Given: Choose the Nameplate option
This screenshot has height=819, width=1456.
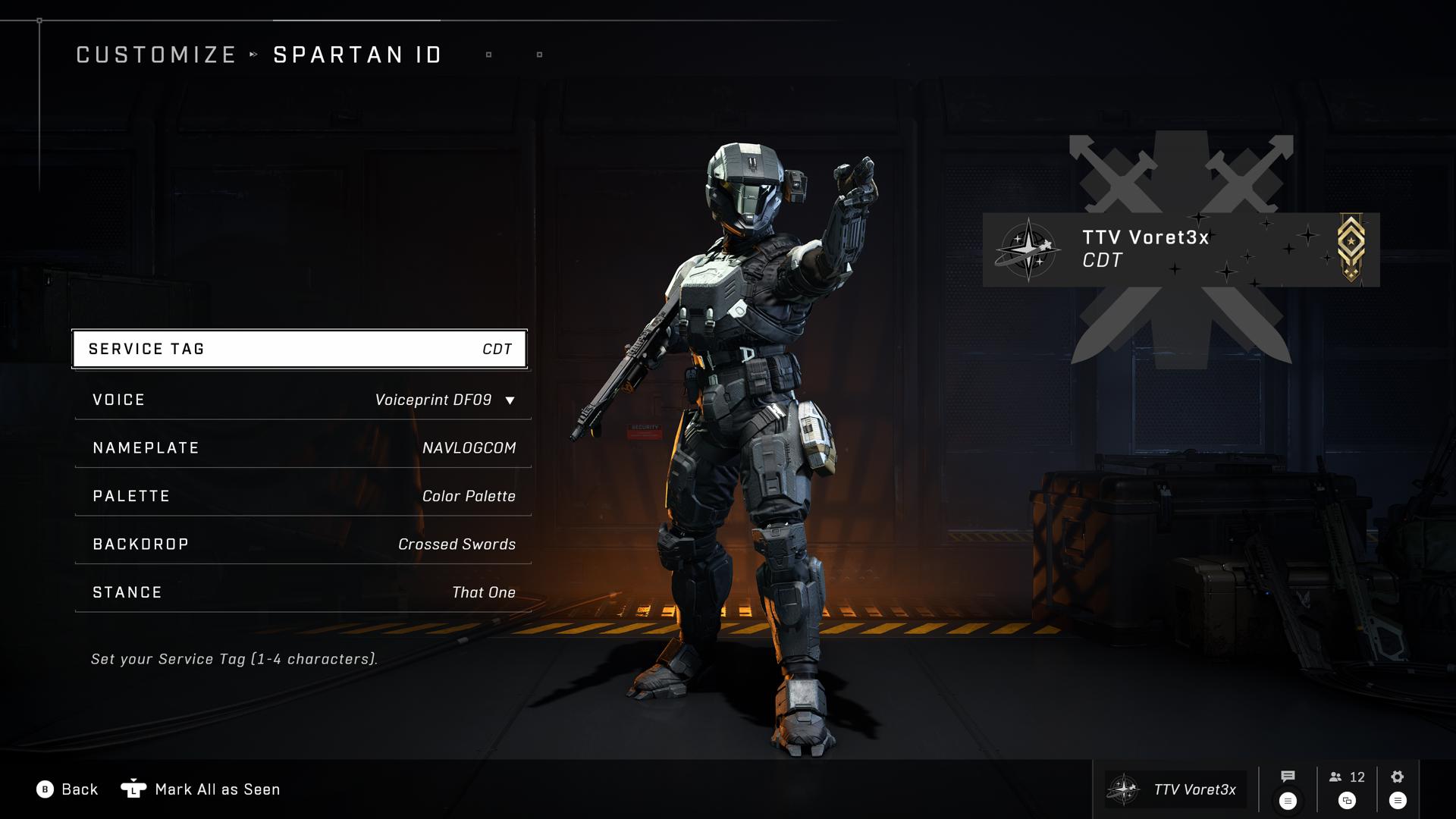Looking at the screenshot, I should coord(303,448).
